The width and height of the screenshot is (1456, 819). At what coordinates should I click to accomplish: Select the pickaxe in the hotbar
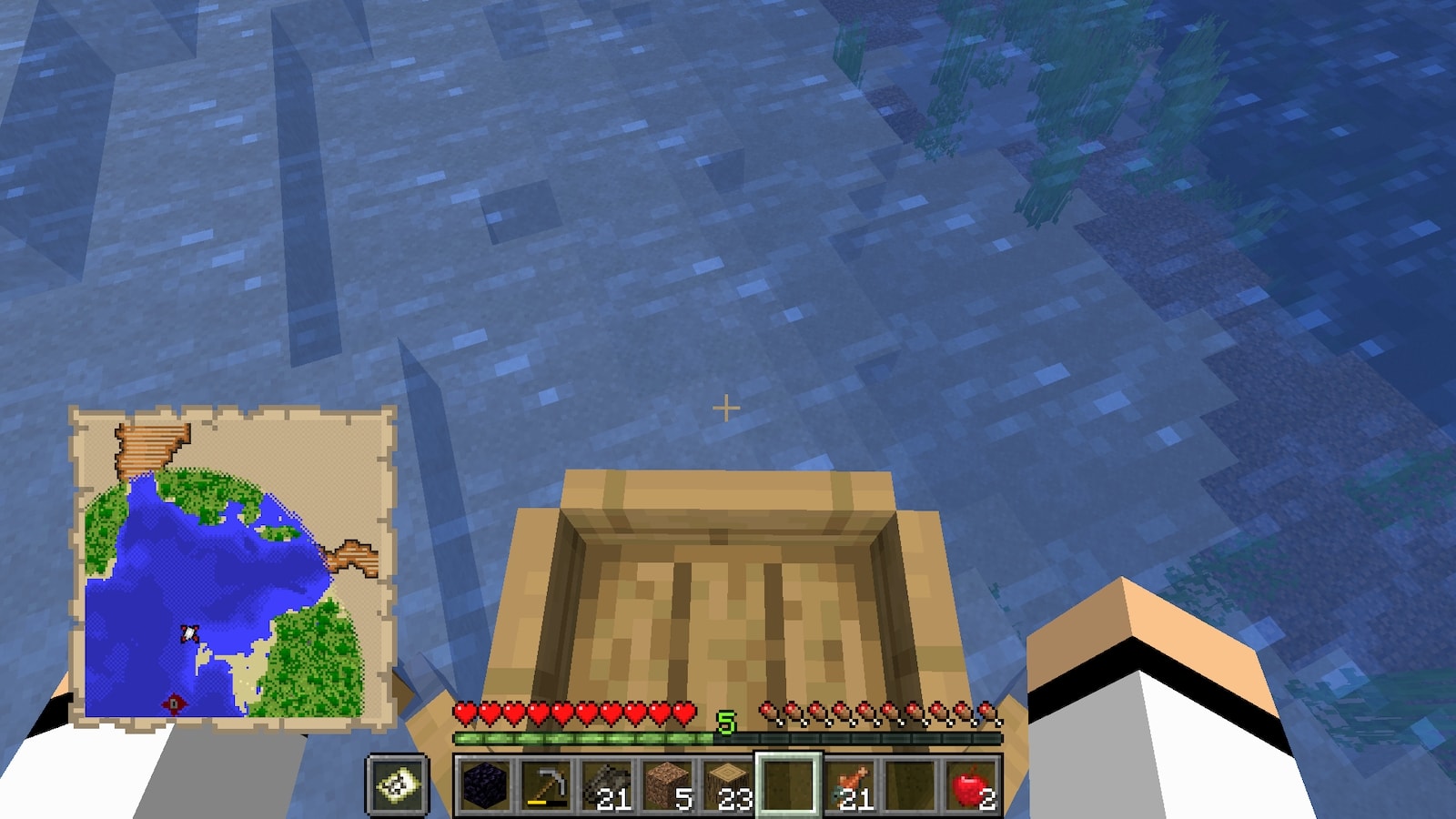pyautogui.click(x=546, y=784)
